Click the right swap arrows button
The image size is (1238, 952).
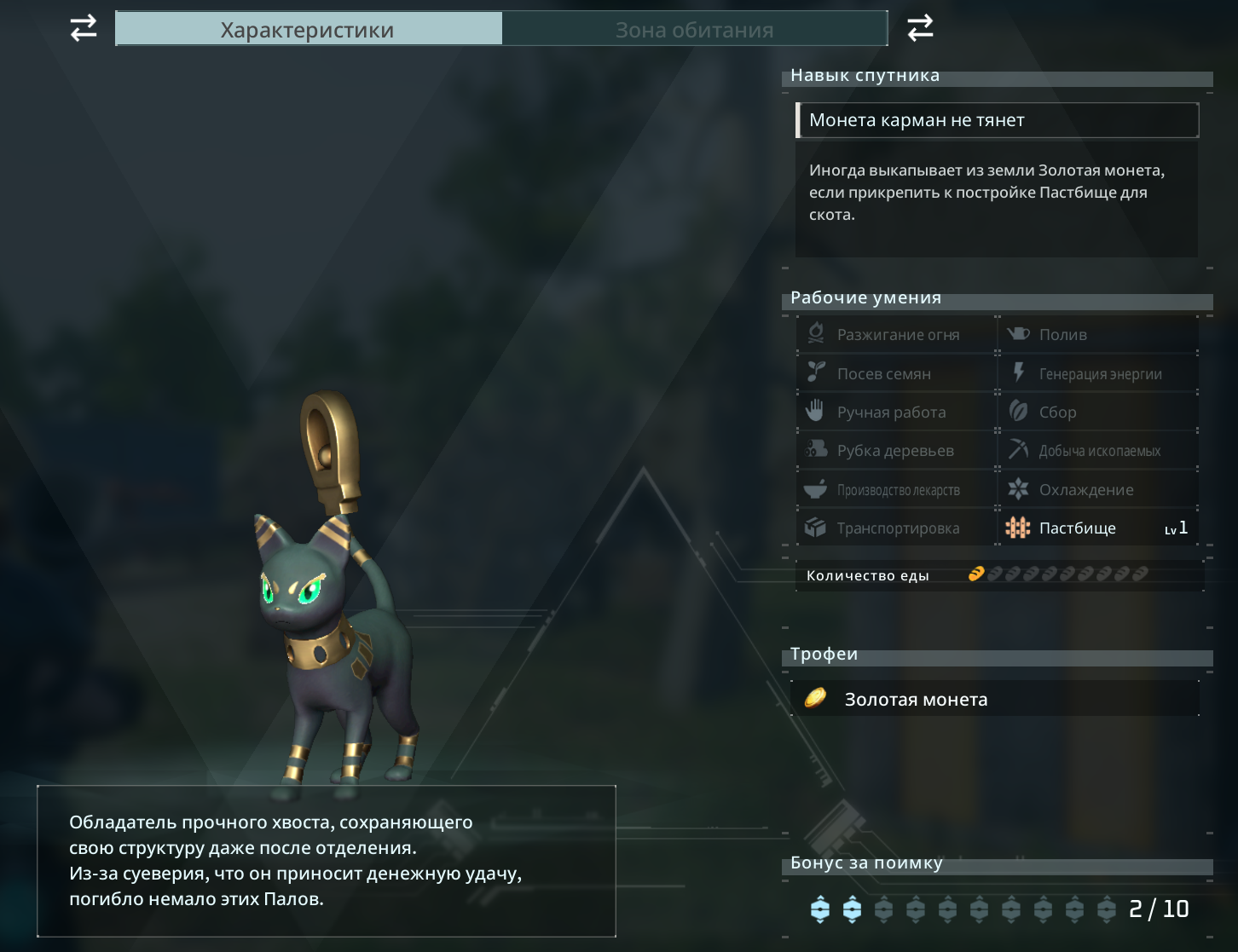coord(920,28)
